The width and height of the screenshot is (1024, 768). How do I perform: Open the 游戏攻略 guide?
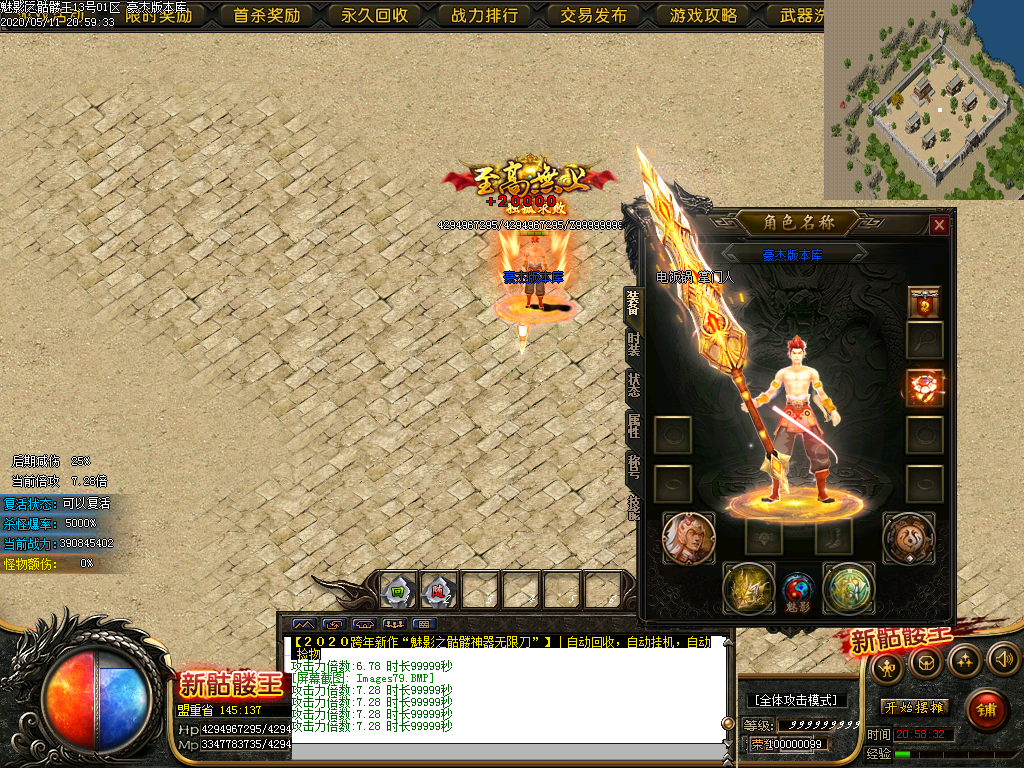(703, 15)
